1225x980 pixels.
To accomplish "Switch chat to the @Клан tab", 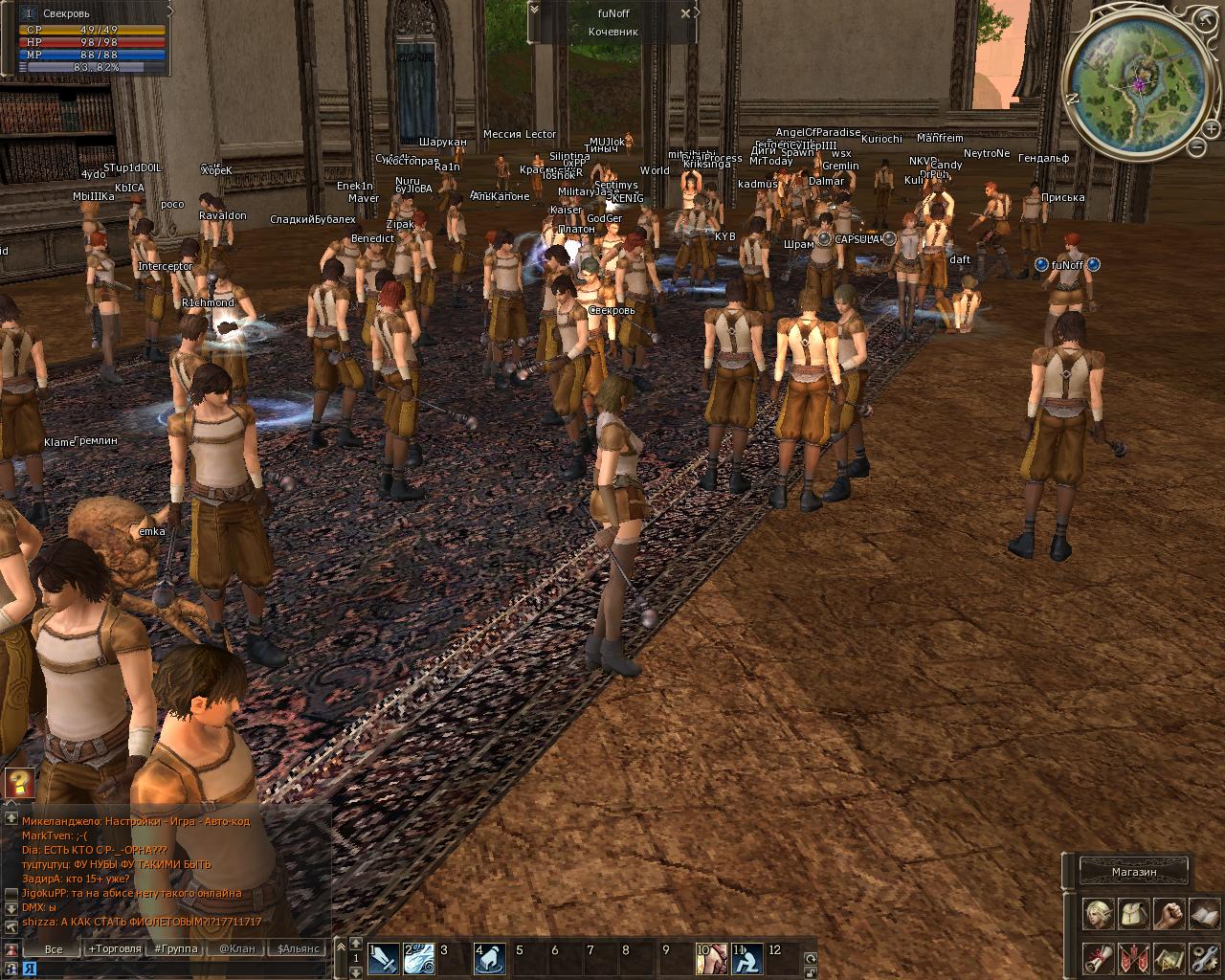I will (236, 949).
